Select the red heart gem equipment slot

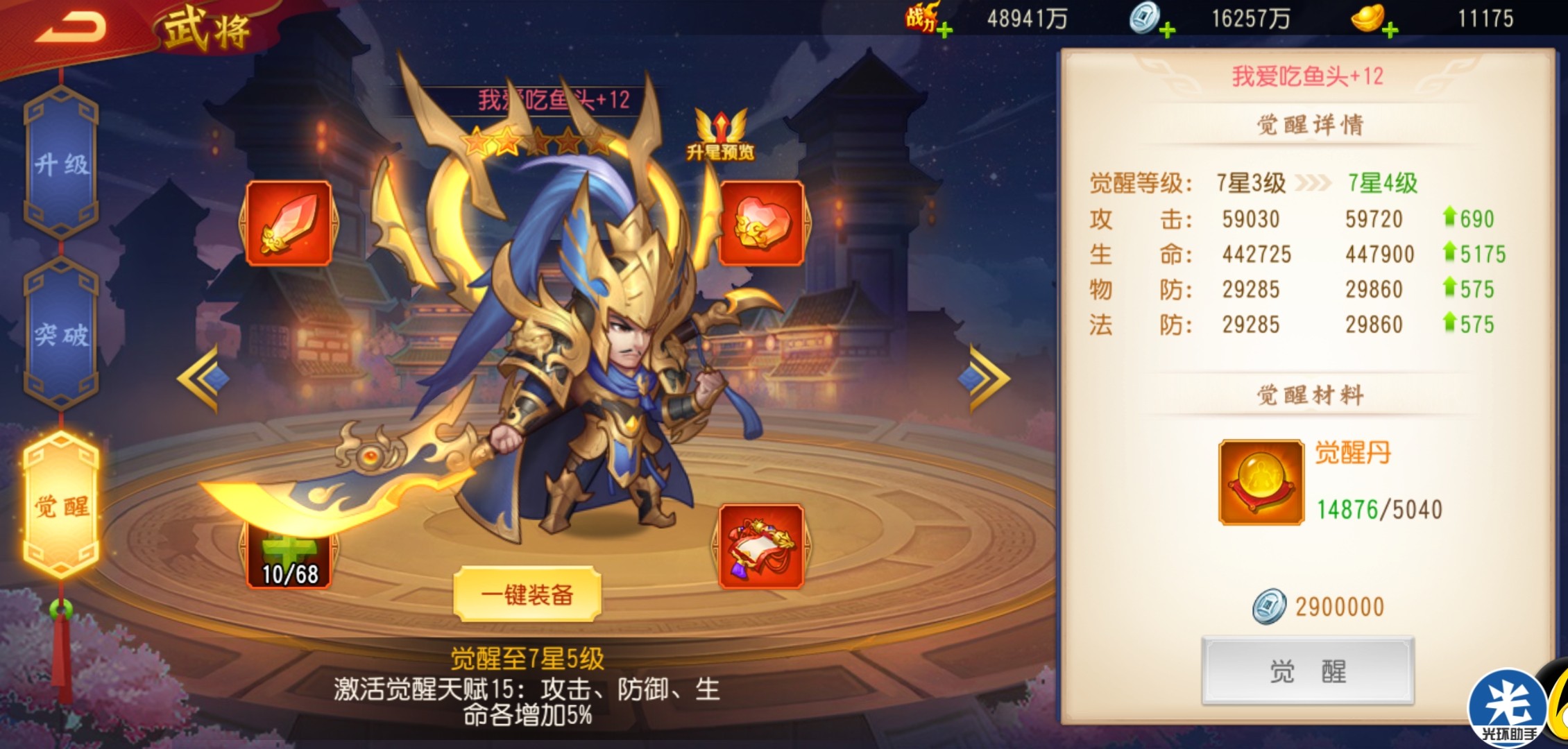tap(761, 223)
